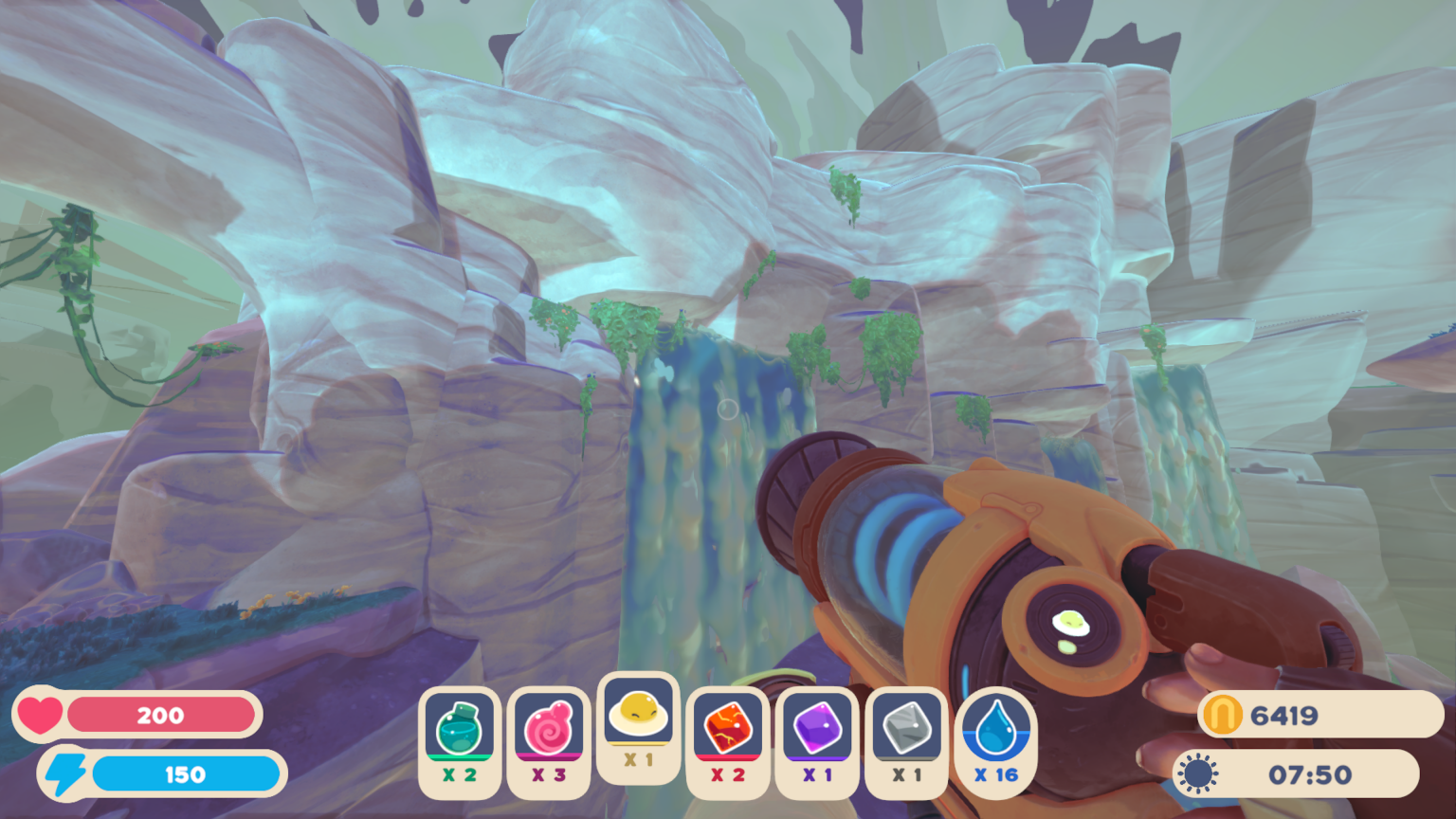Toggle selection of the pink slime slot
Image resolution: width=1456 pixels, height=819 pixels.
tap(549, 725)
